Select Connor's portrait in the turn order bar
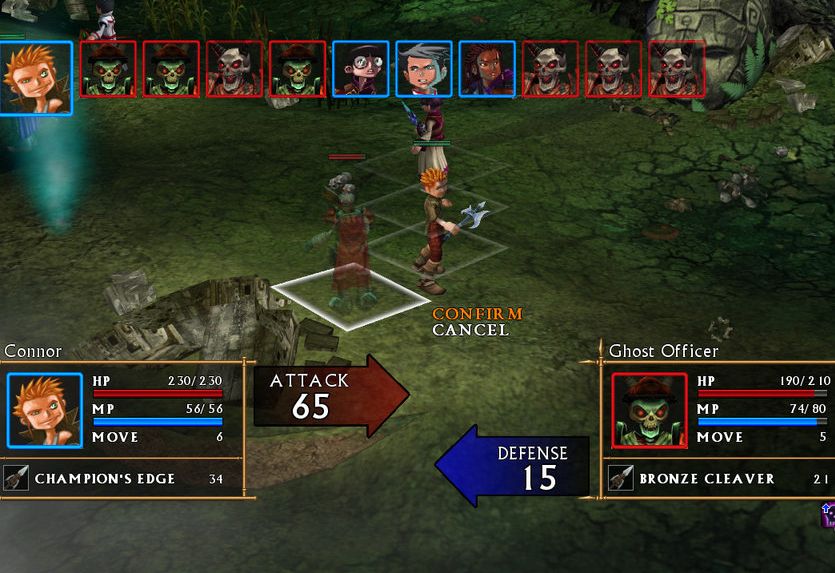The height and width of the screenshot is (573, 835). click(x=36, y=77)
